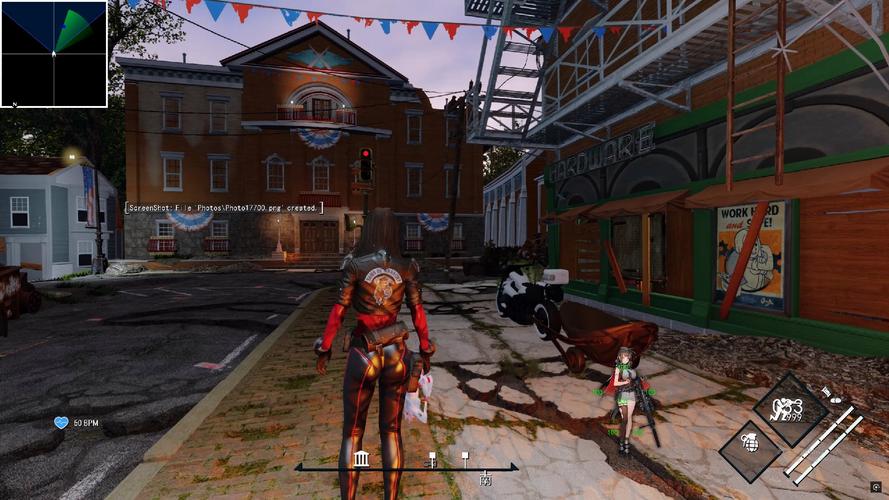
Task: Click the museum building marker on the compass
Action: click(361, 459)
